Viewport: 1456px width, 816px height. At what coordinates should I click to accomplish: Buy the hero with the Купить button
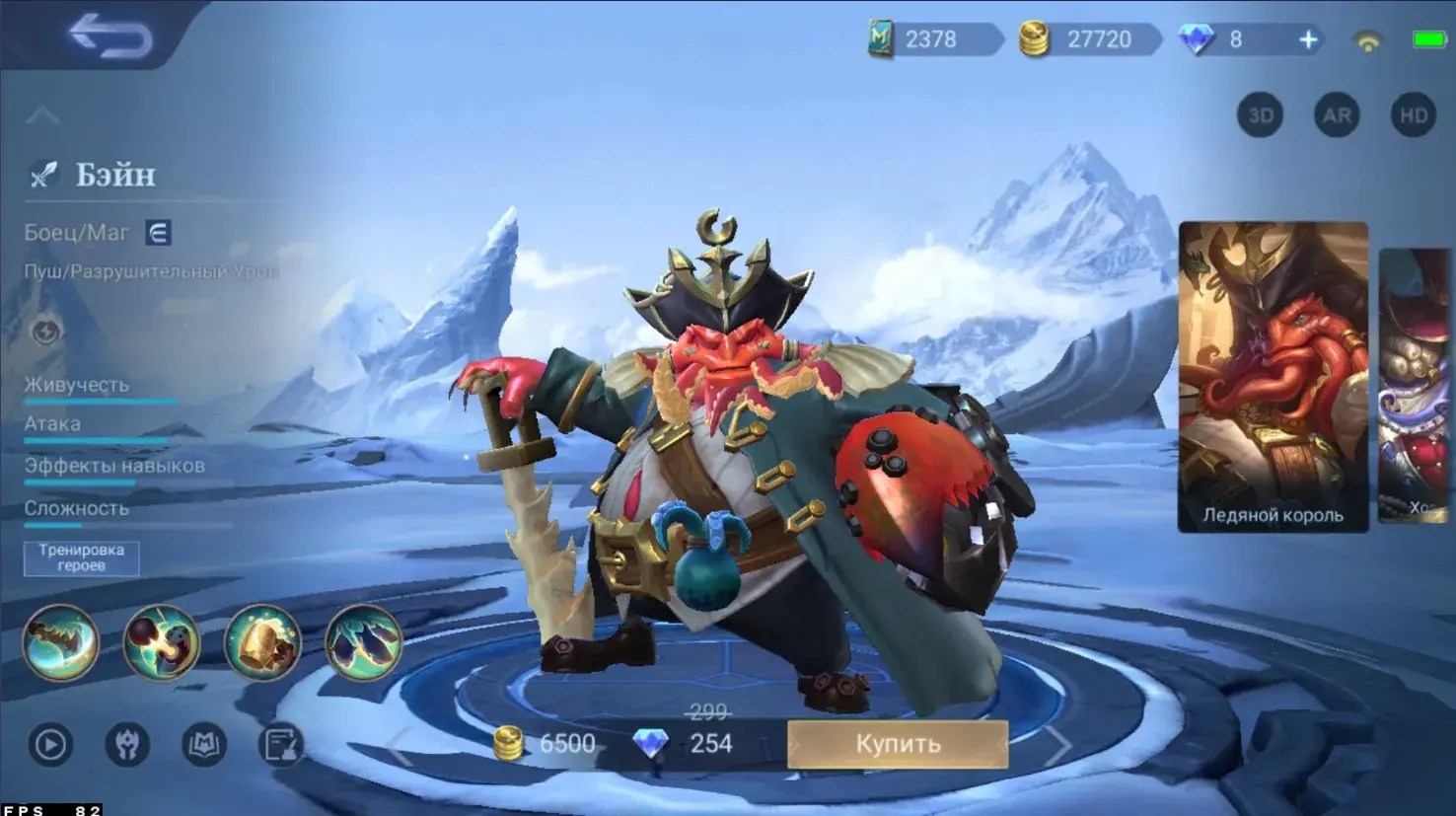coord(897,744)
